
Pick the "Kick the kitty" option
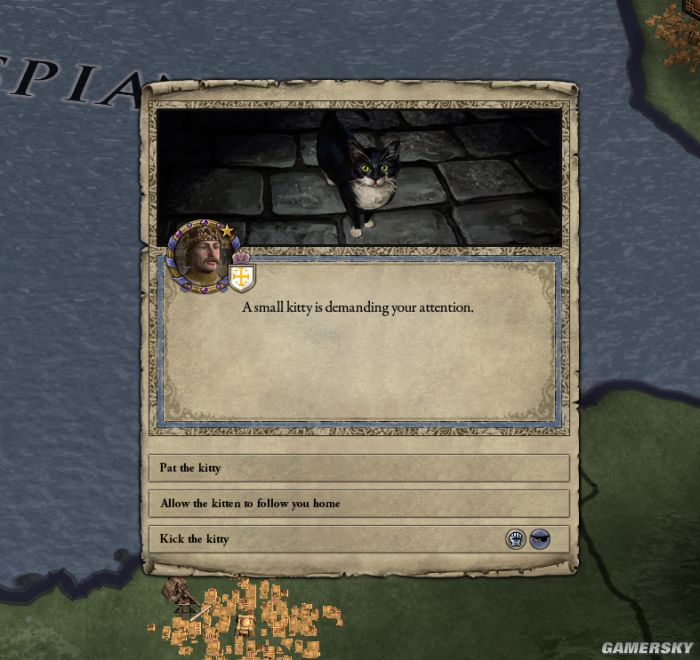pos(330,539)
